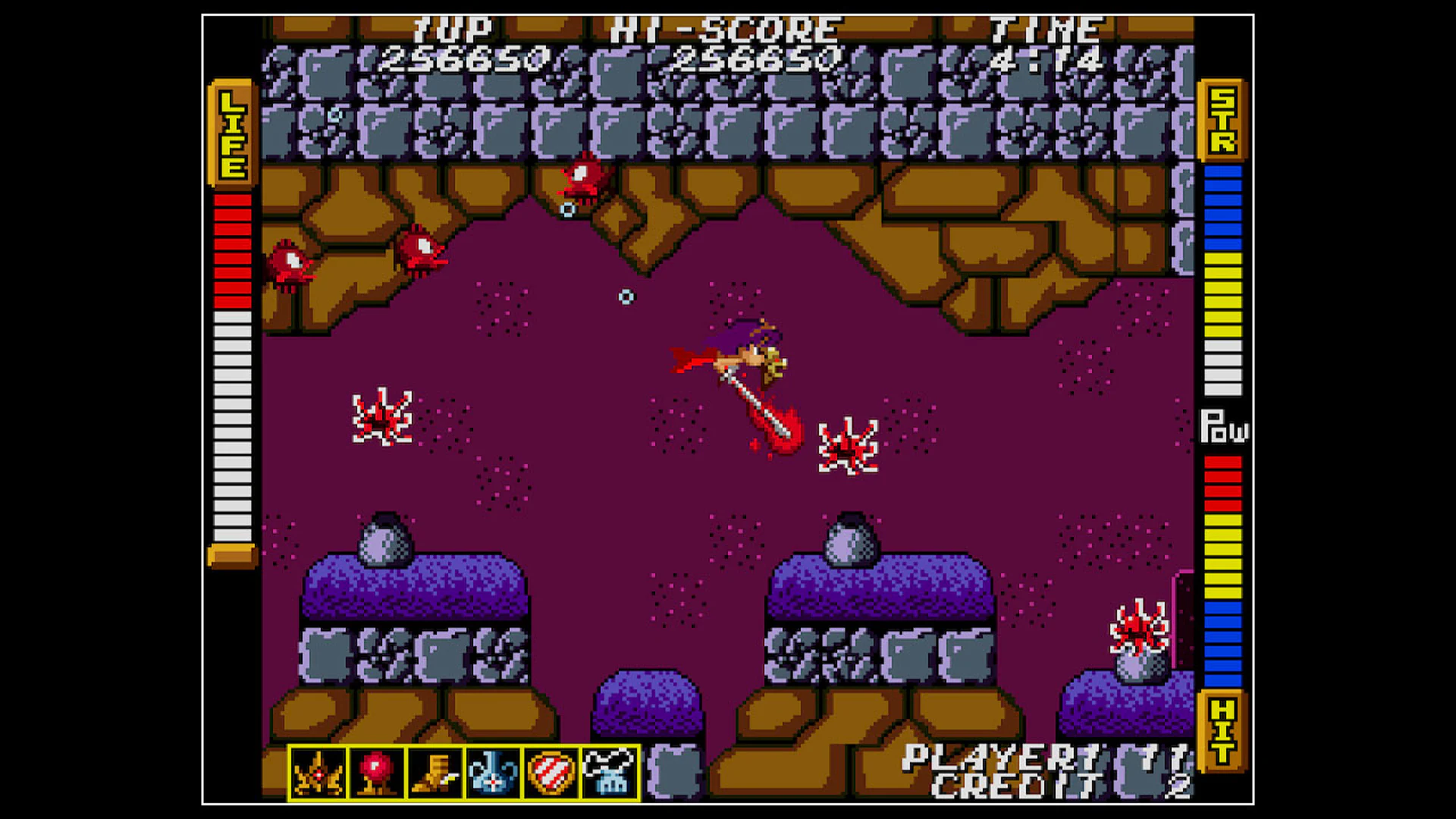Click the LIFE gauge header on the left

click(231, 133)
